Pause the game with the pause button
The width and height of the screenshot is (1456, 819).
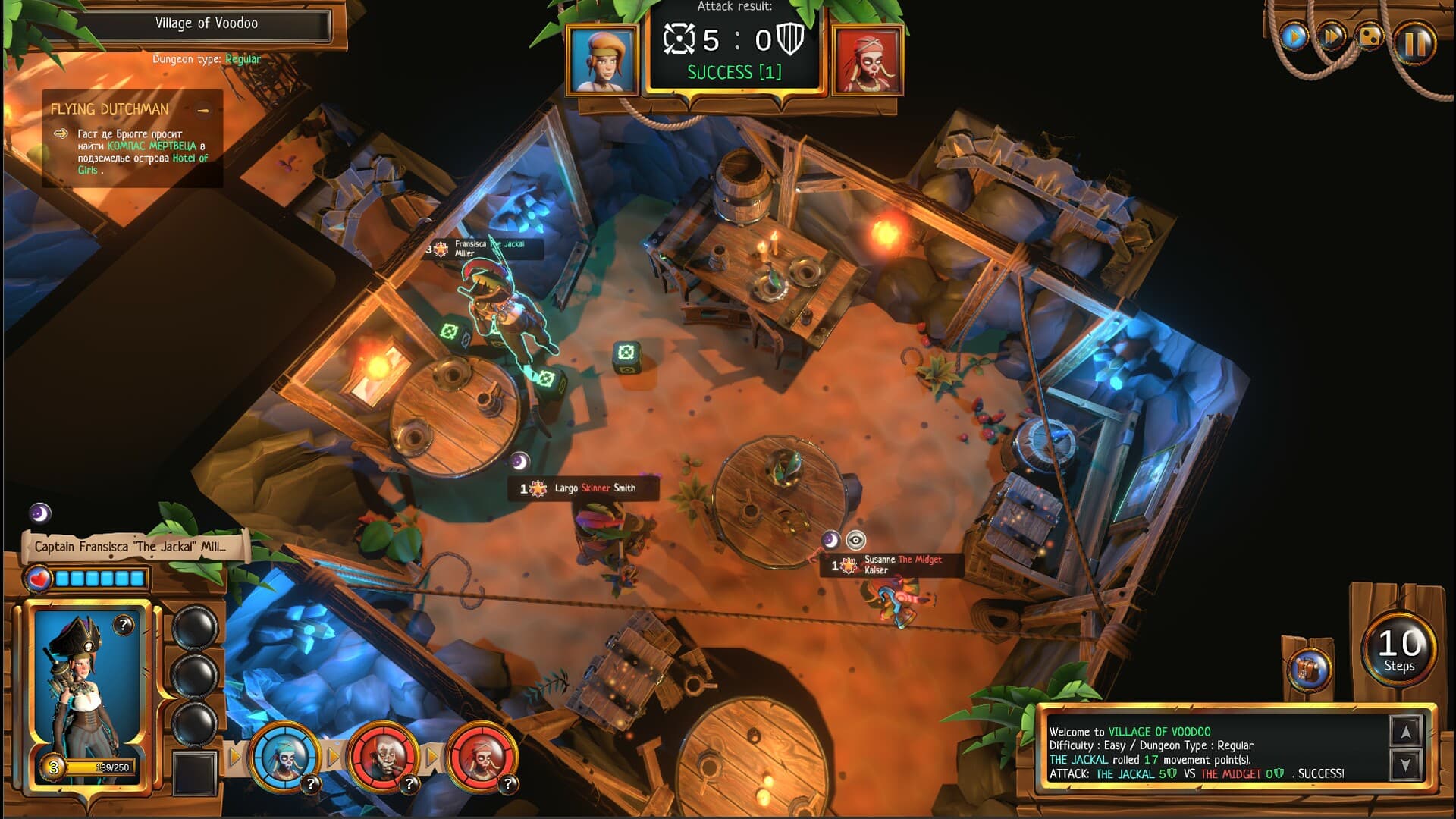pyautogui.click(x=1414, y=43)
